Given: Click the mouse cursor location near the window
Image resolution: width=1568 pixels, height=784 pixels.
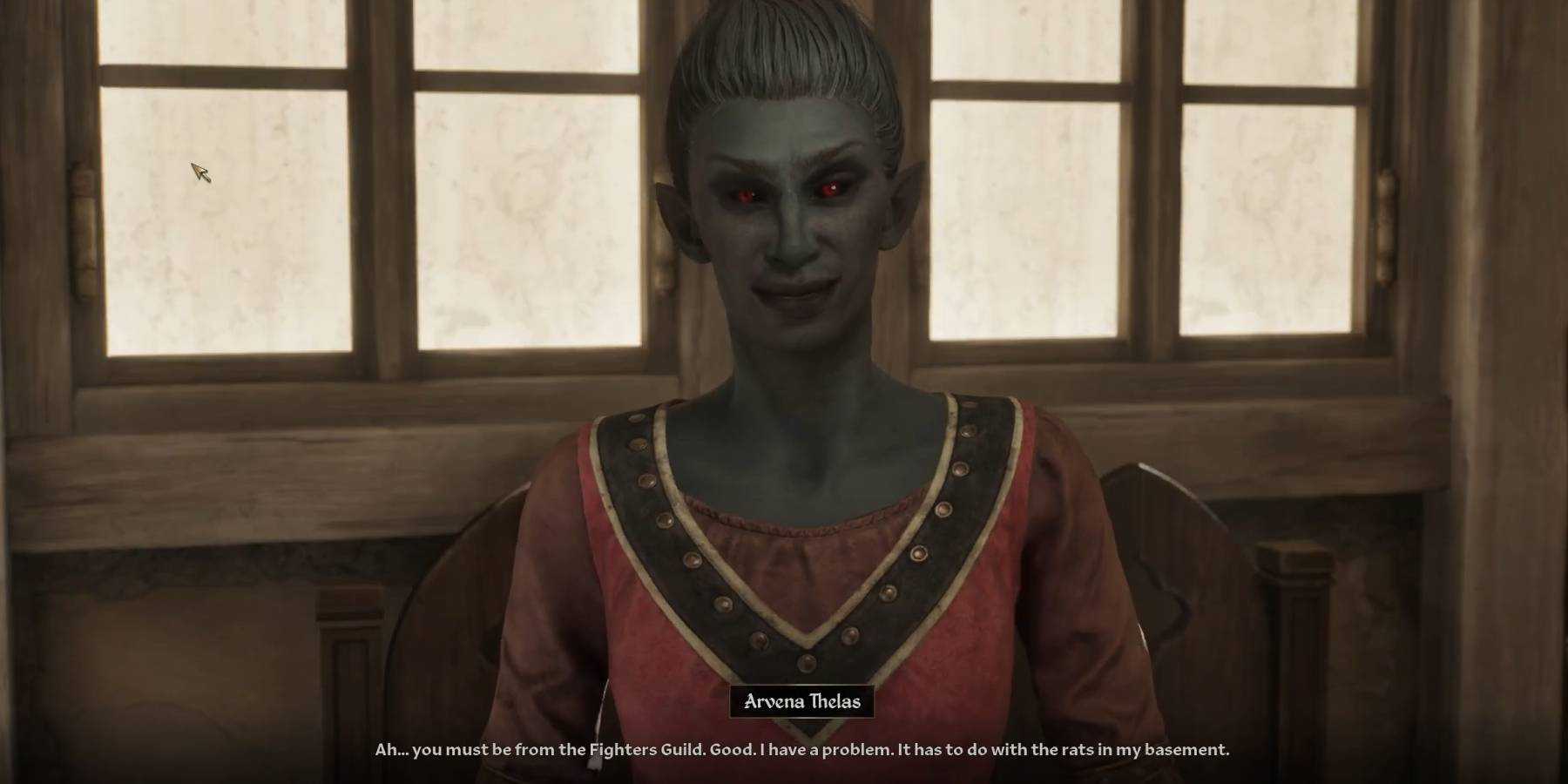Looking at the screenshot, I should (x=199, y=172).
